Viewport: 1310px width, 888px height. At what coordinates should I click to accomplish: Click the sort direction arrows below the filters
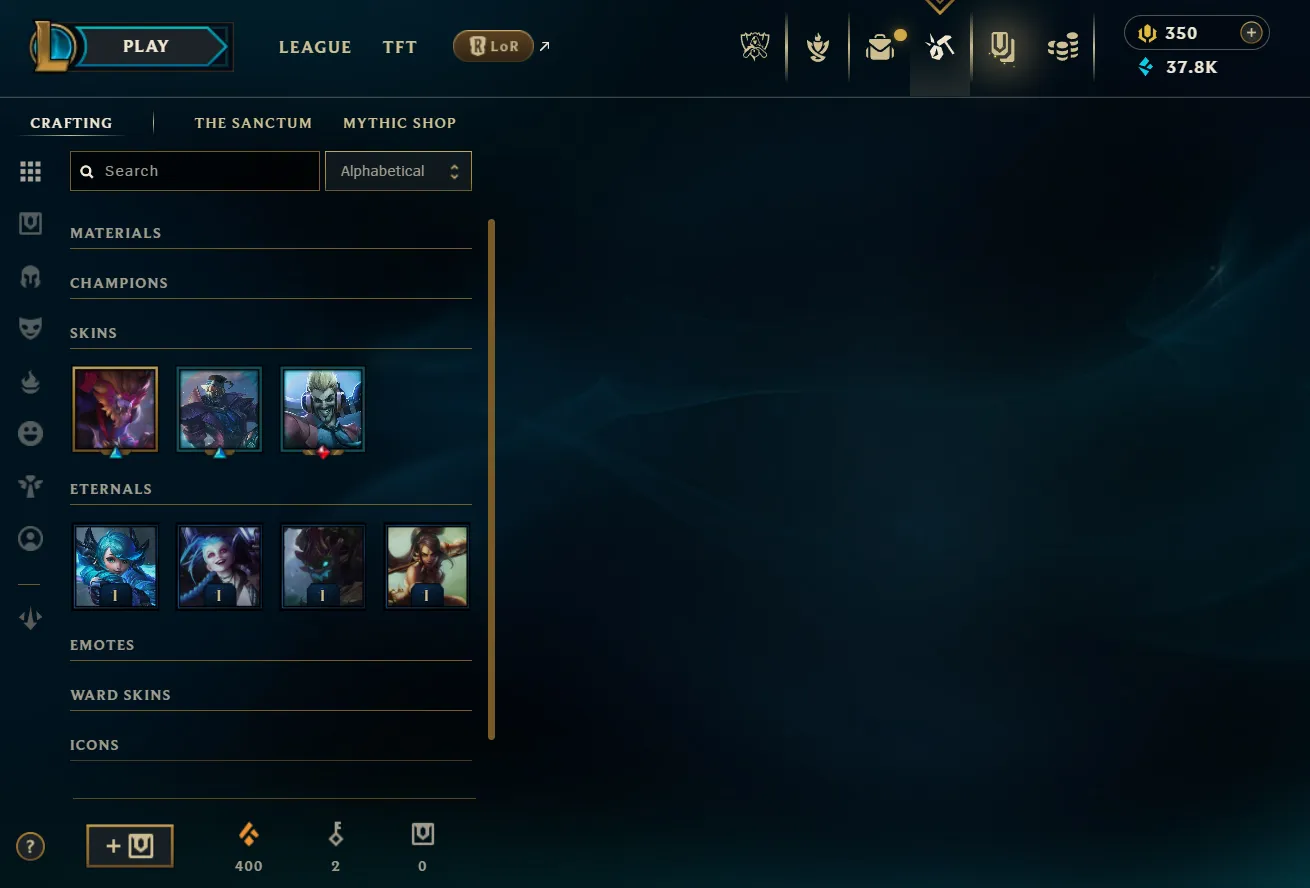pos(30,618)
